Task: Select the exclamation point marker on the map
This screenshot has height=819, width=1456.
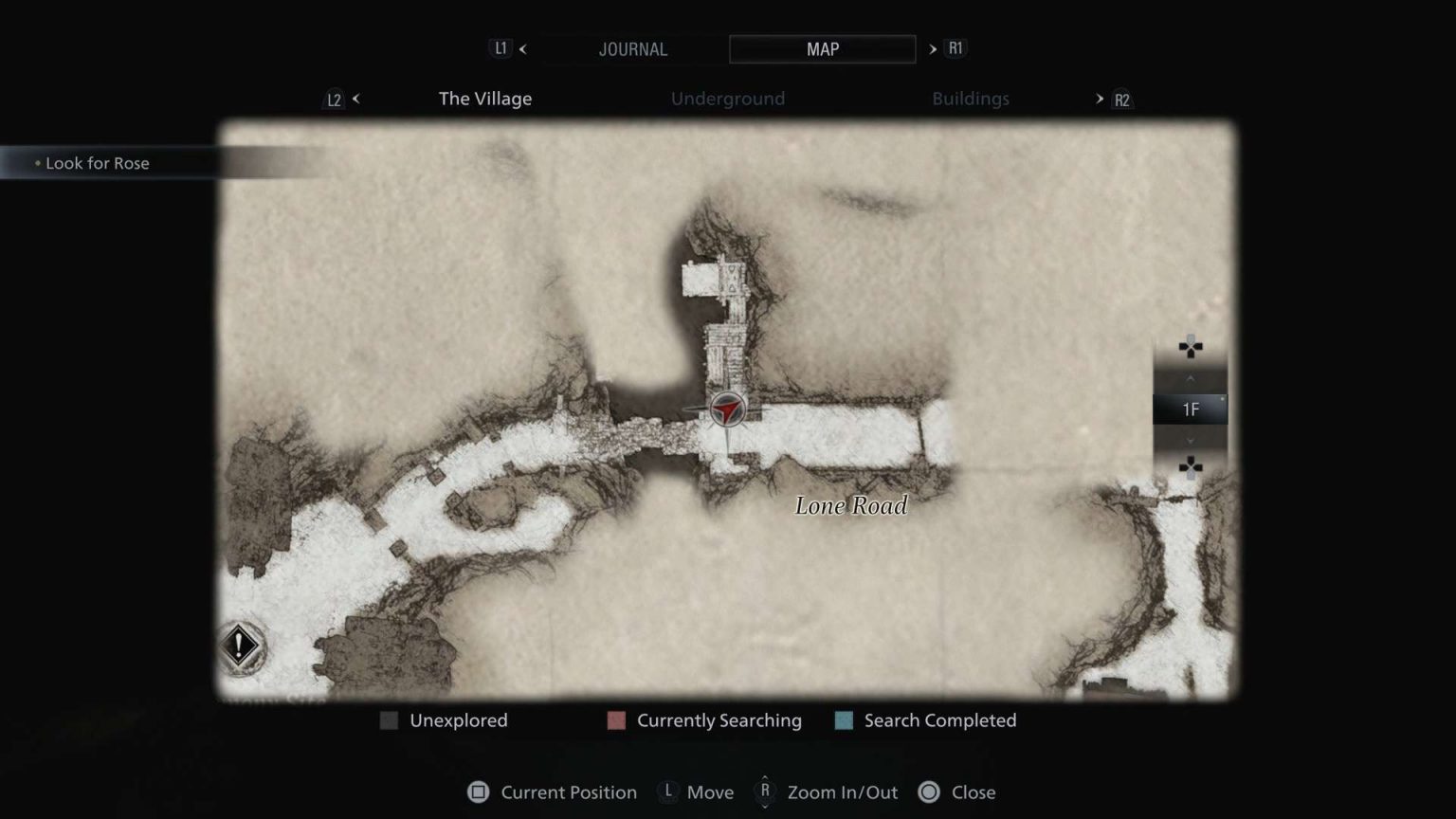Action: click(x=240, y=646)
